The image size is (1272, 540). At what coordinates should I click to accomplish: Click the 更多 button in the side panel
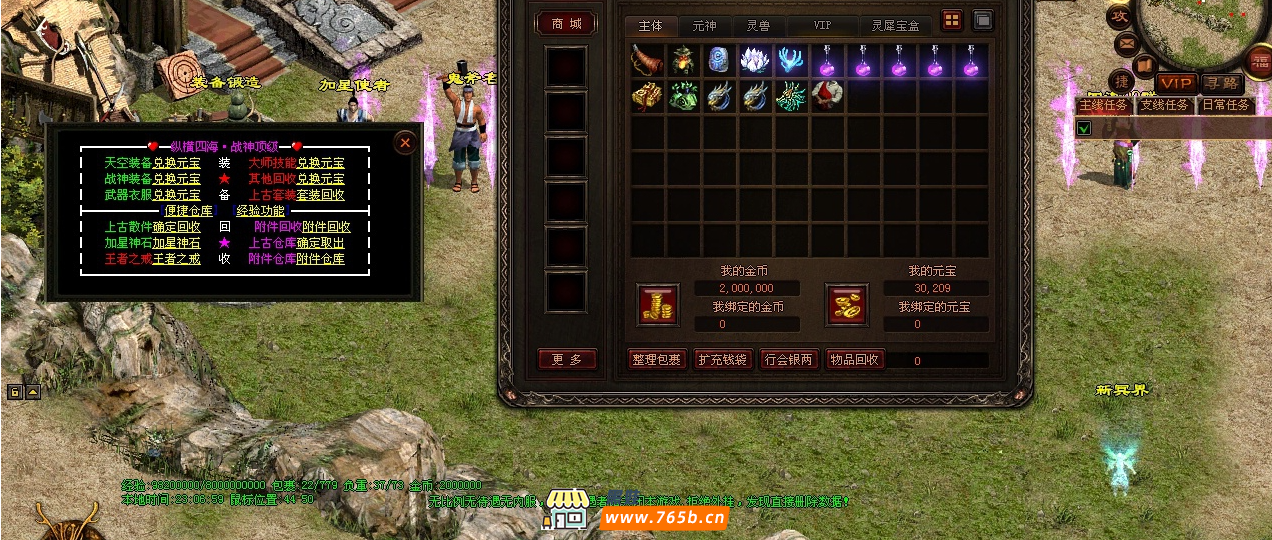(x=567, y=360)
